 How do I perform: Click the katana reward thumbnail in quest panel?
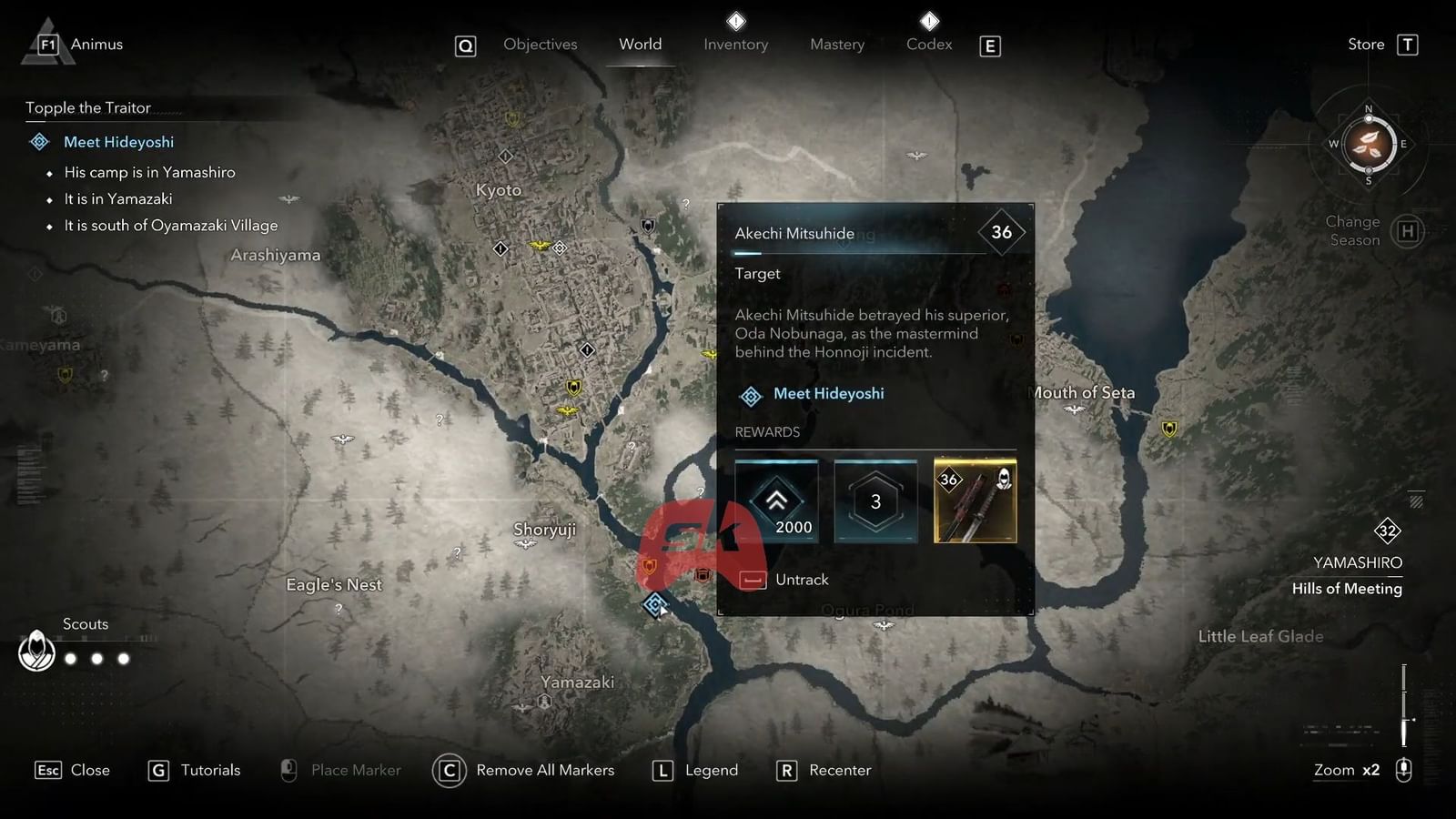point(975,500)
